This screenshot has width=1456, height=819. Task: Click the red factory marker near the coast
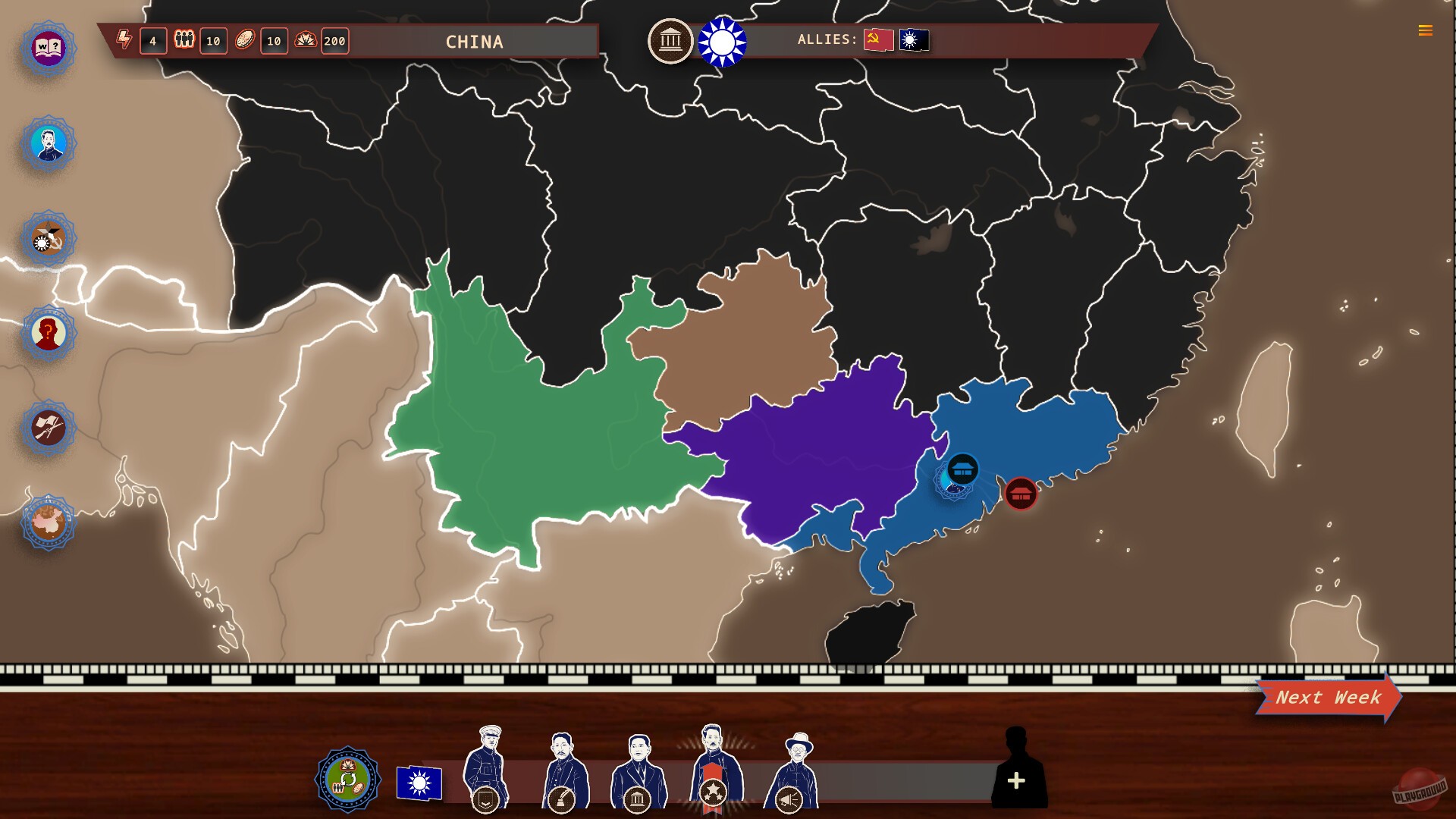1021,494
